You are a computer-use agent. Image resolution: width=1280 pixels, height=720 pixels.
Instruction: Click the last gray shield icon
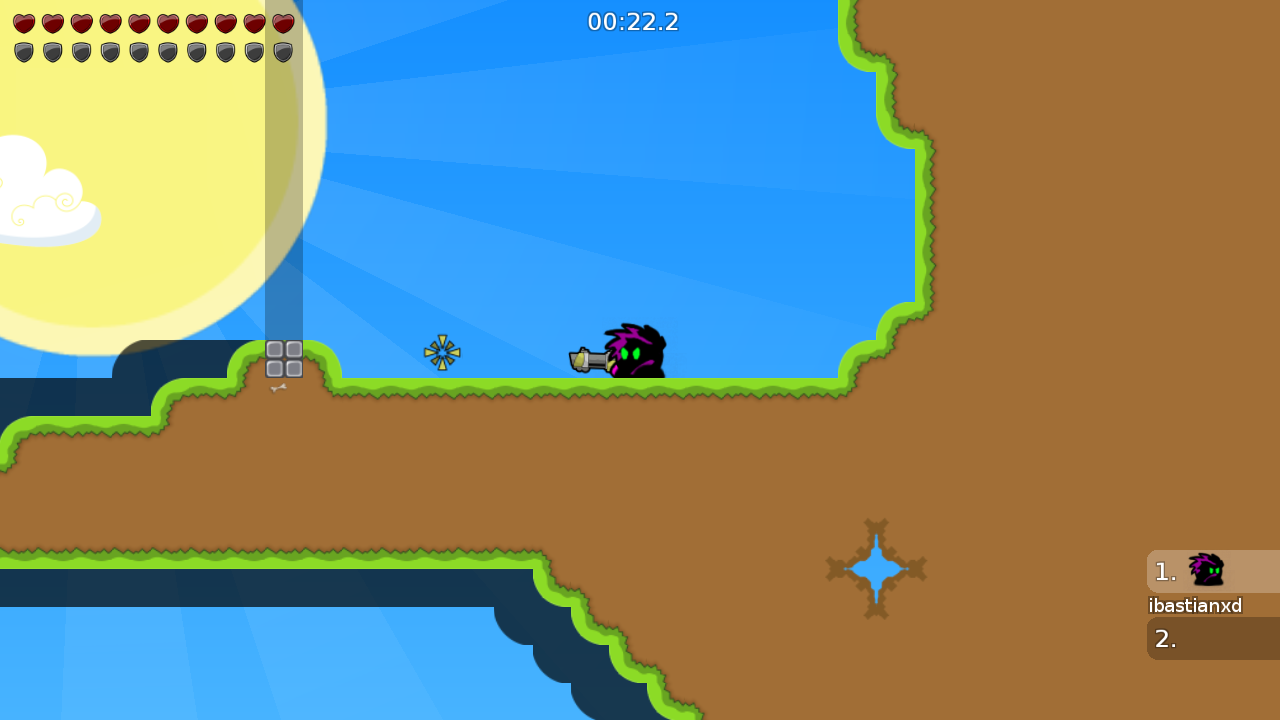(x=283, y=50)
